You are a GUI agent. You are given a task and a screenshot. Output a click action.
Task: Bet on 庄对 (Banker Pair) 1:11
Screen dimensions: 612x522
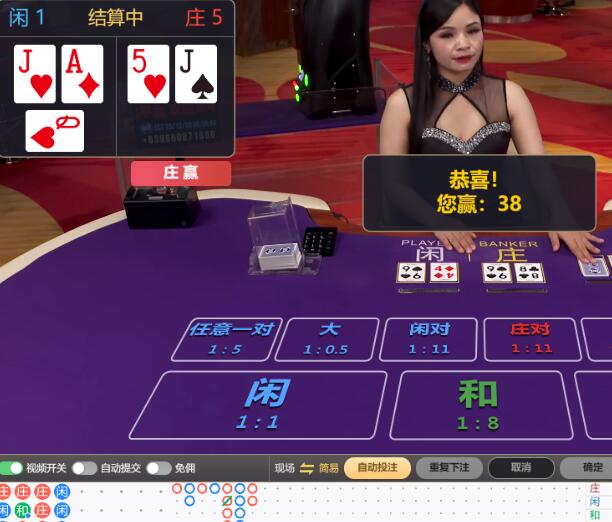click(531, 338)
